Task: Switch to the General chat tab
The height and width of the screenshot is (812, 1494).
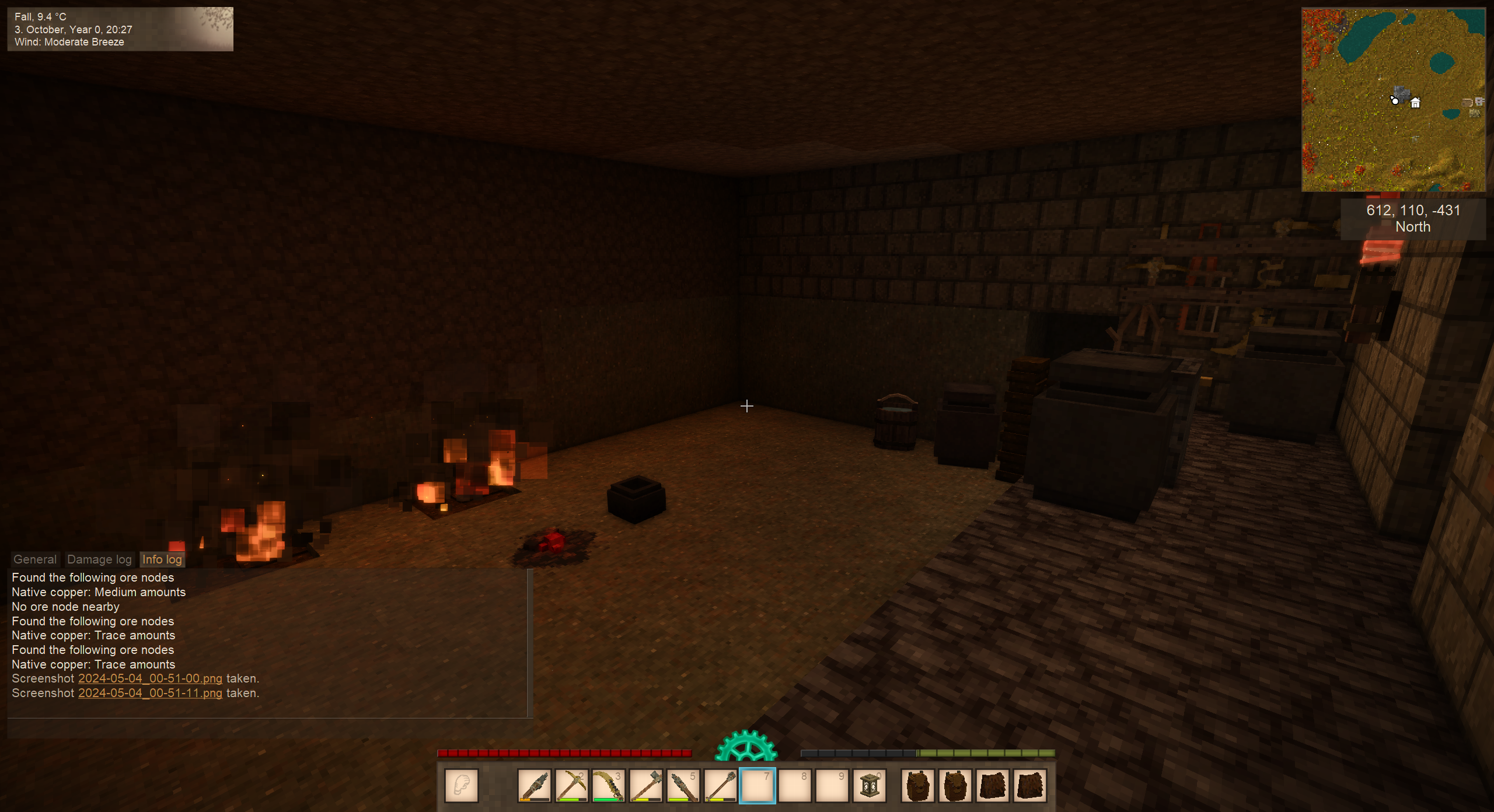Action: tap(35, 559)
